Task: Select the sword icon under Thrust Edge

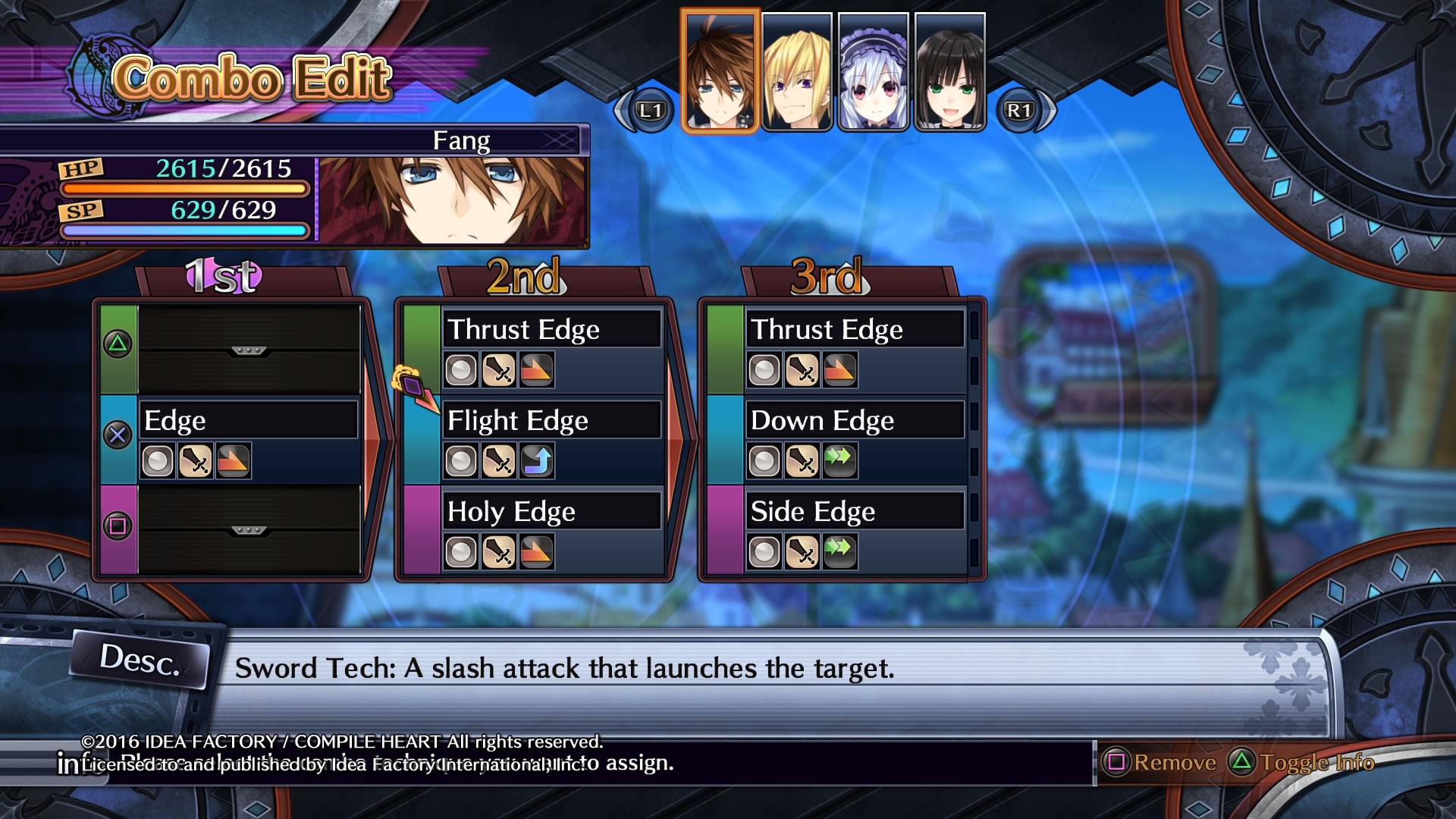Action: click(x=499, y=369)
